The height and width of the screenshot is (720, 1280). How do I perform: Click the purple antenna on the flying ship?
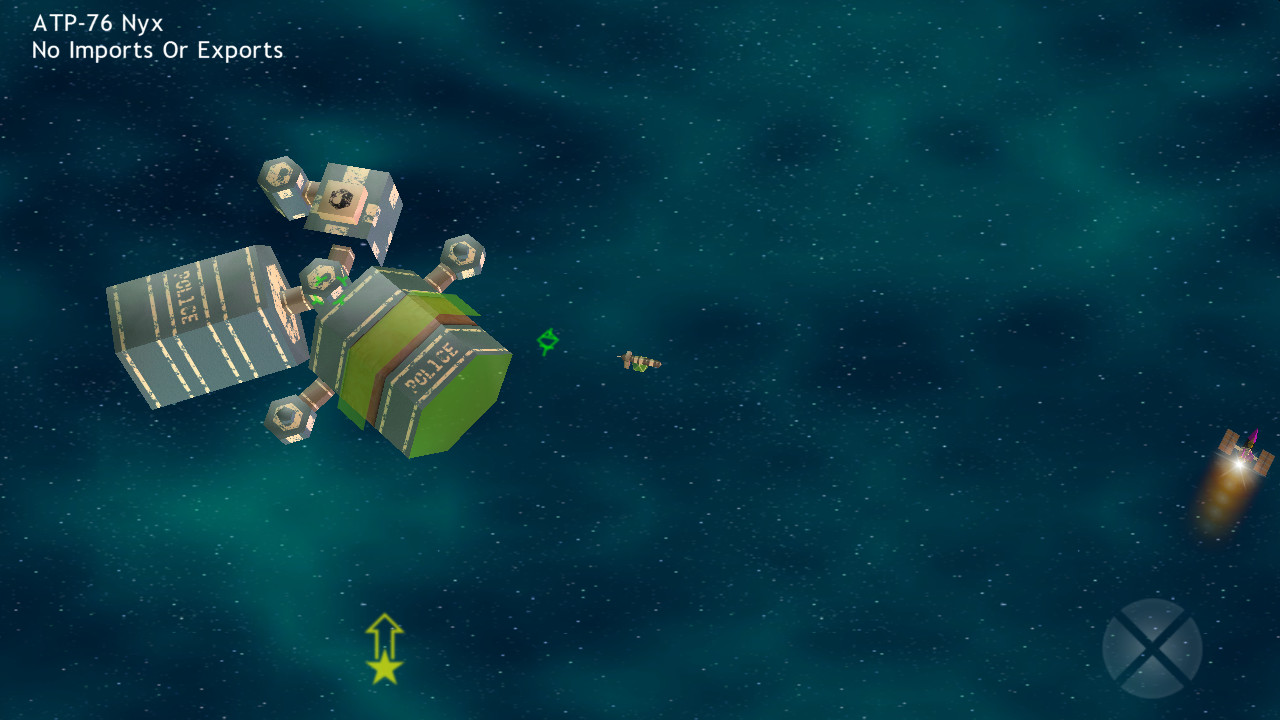(x=1251, y=437)
